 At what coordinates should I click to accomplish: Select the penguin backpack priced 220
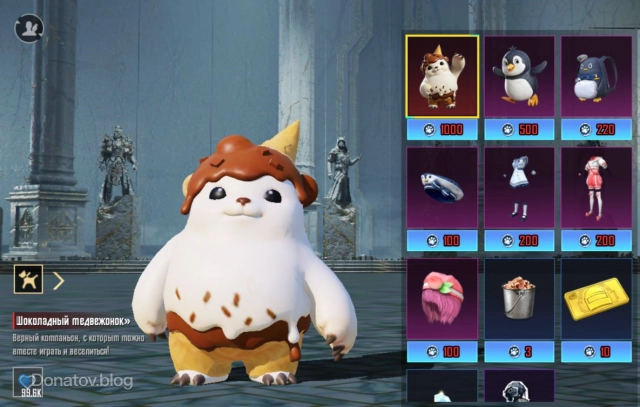click(596, 76)
